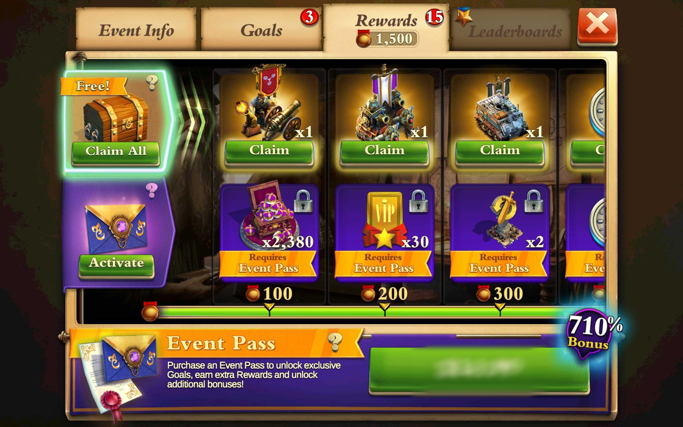Select the locked x30 gold medal reward
The width and height of the screenshot is (683, 427).
click(x=384, y=230)
